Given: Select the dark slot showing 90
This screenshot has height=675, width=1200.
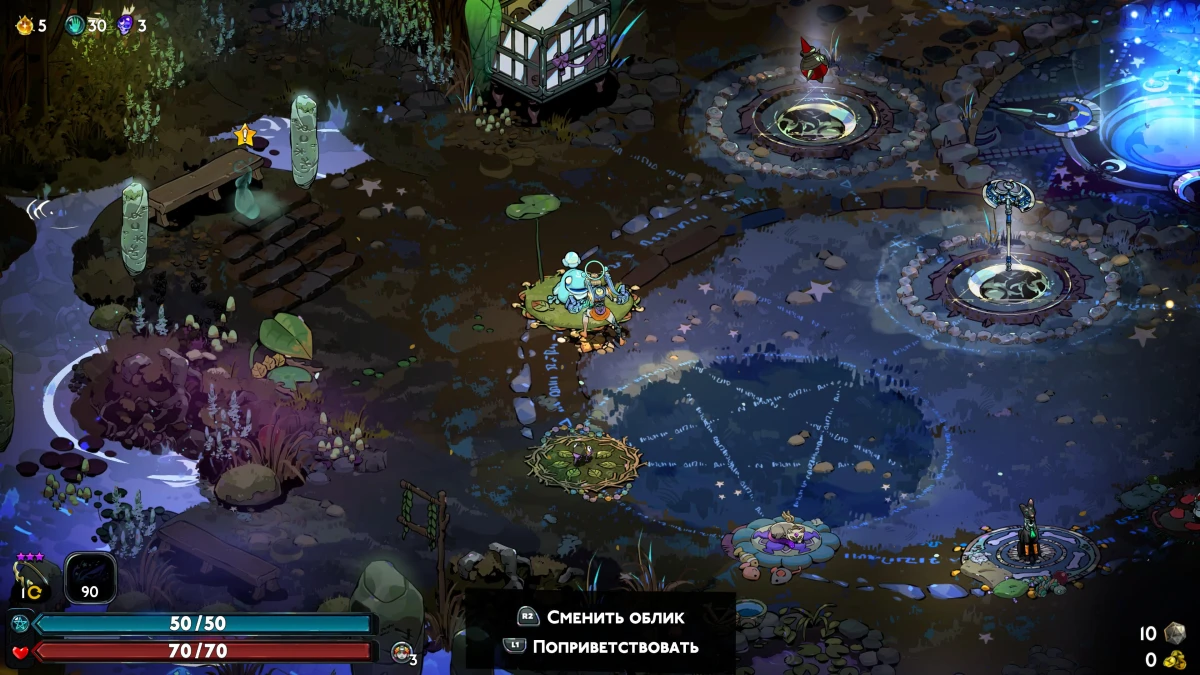Looking at the screenshot, I should [x=90, y=578].
